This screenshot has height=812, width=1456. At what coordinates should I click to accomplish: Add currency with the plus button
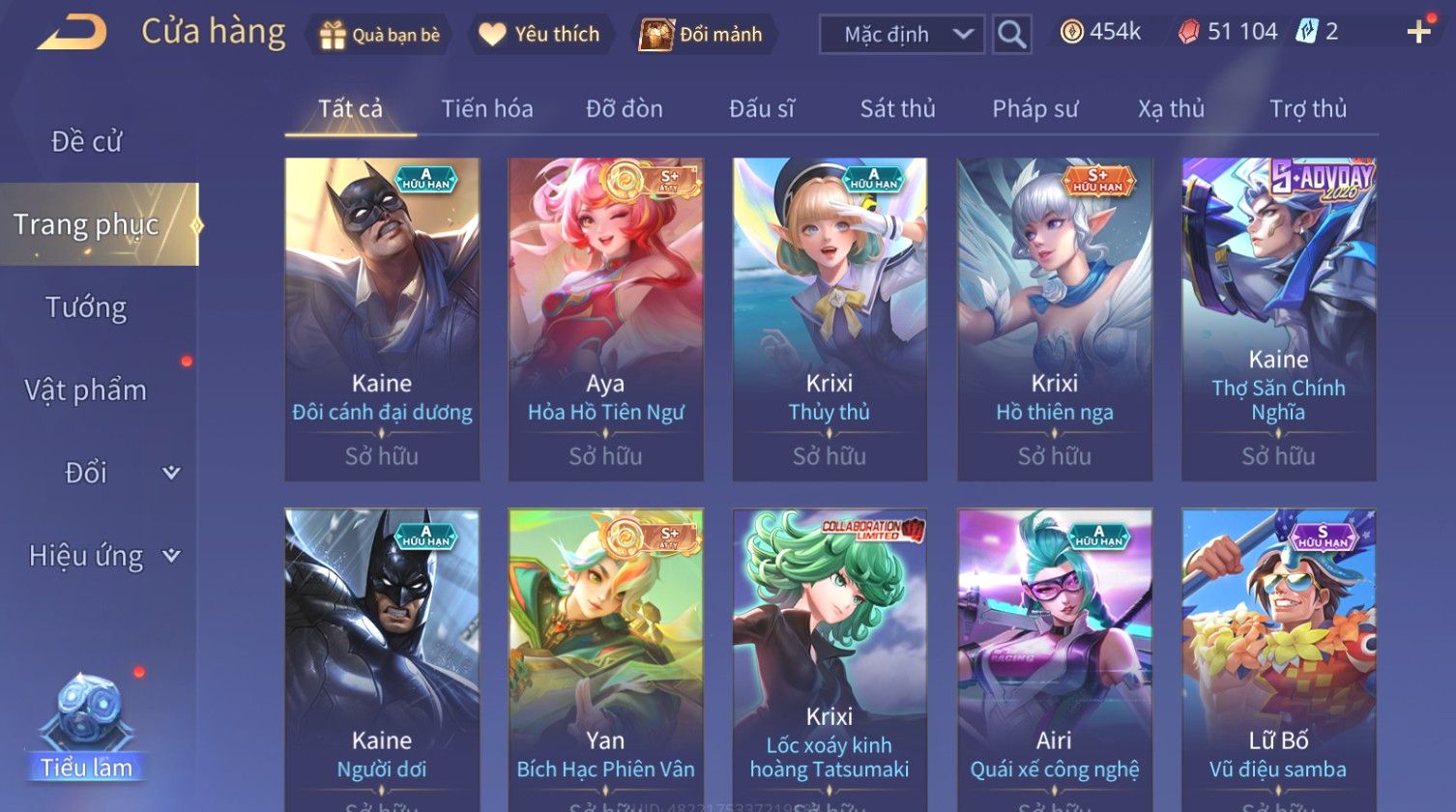point(1418,33)
